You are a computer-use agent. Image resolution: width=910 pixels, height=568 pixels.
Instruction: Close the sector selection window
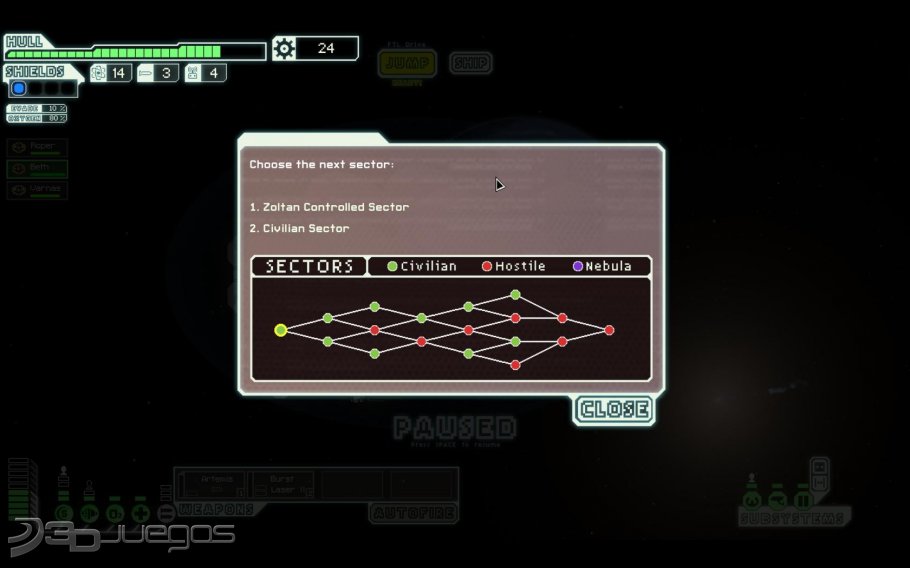614,409
